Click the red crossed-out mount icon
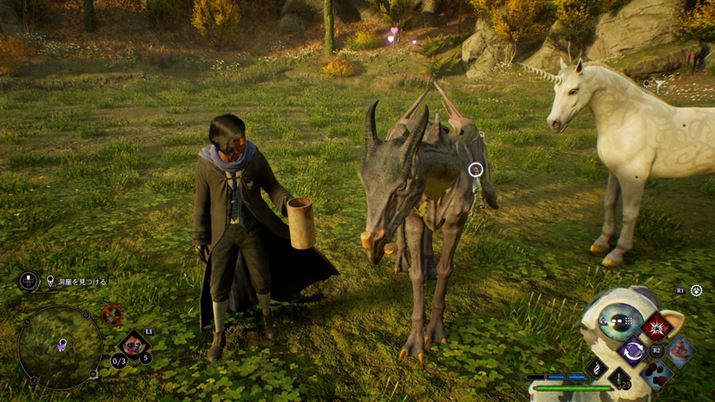Viewport: 715px width, 402px height. (x=111, y=315)
